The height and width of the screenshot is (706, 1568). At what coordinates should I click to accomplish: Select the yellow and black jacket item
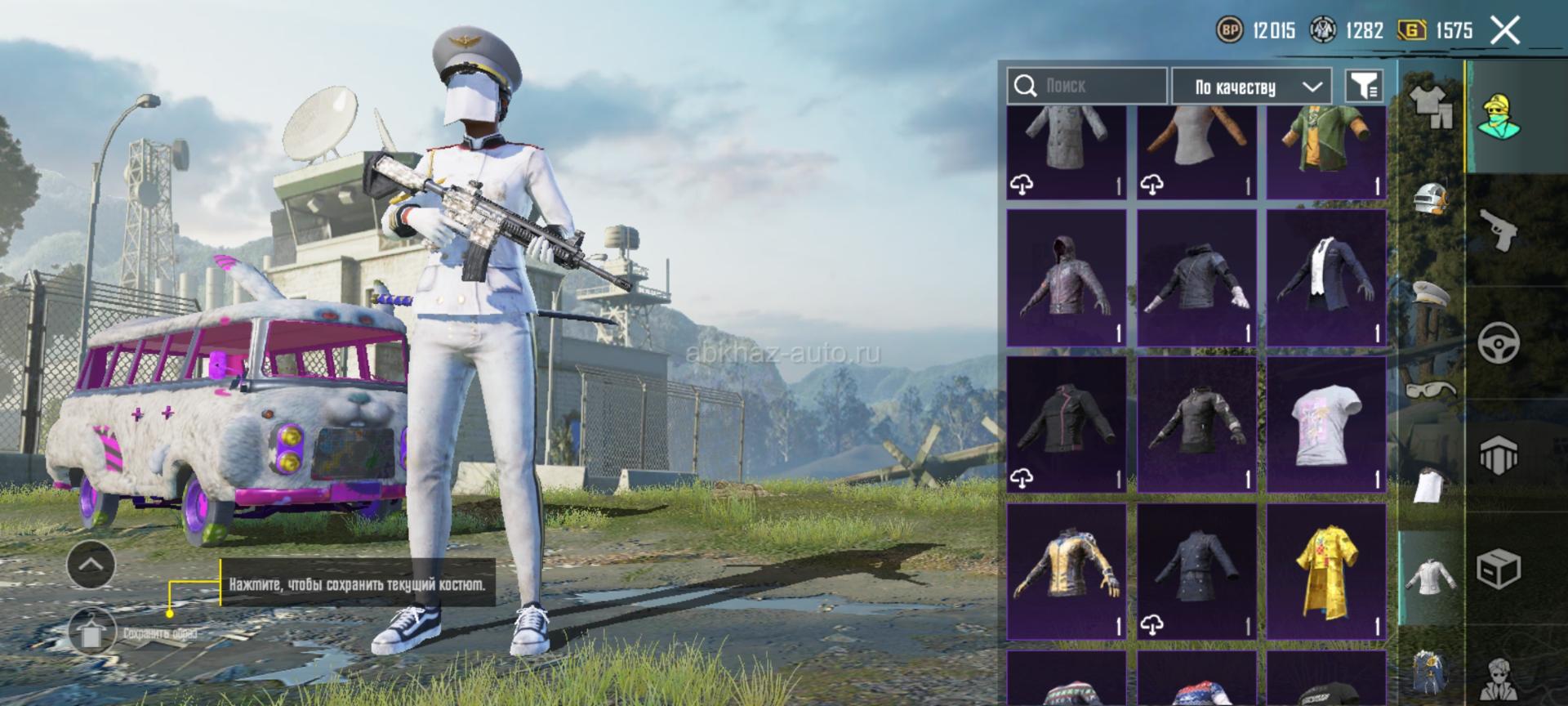click(1066, 571)
